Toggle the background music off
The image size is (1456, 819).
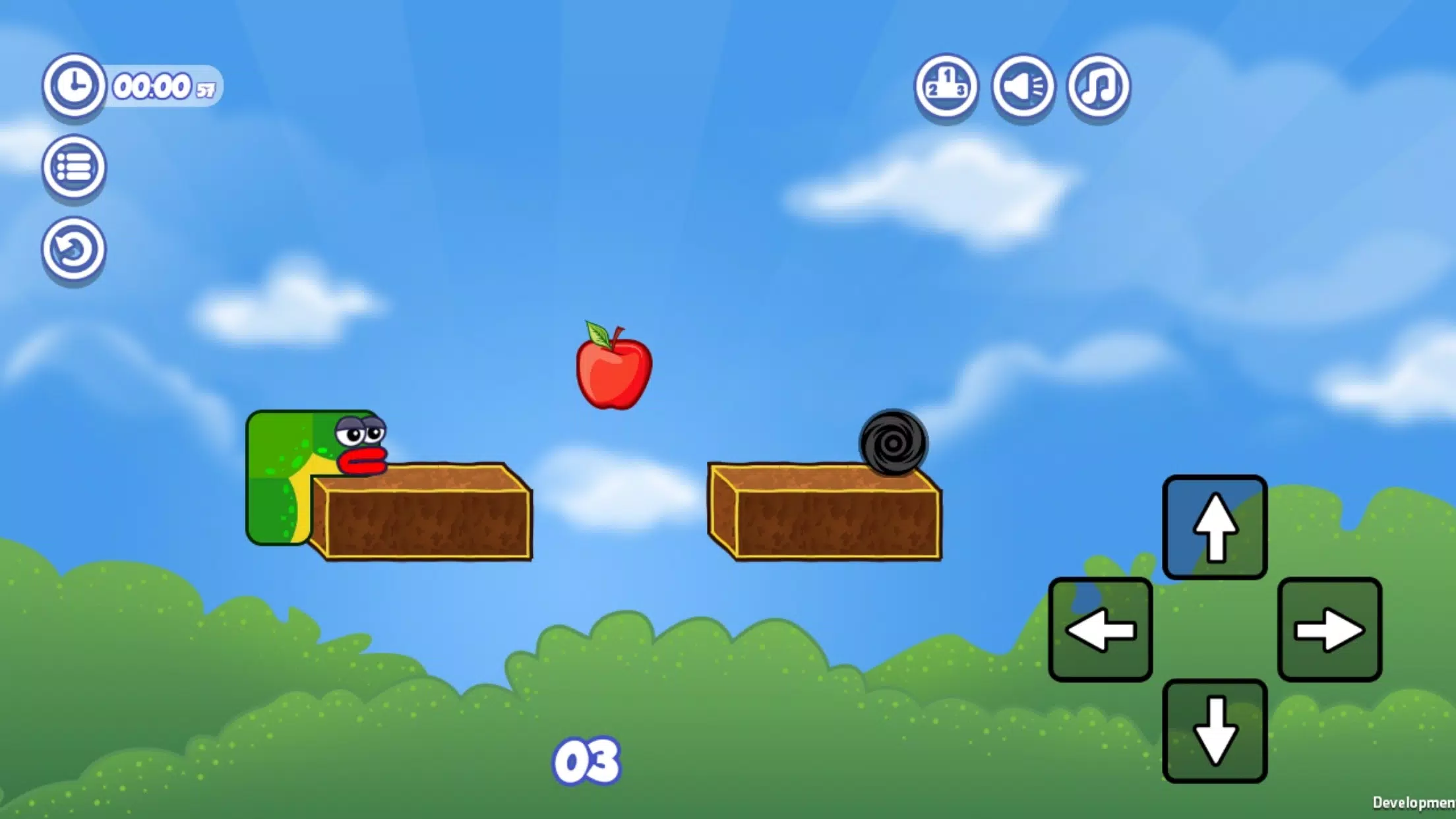click(1097, 88)
